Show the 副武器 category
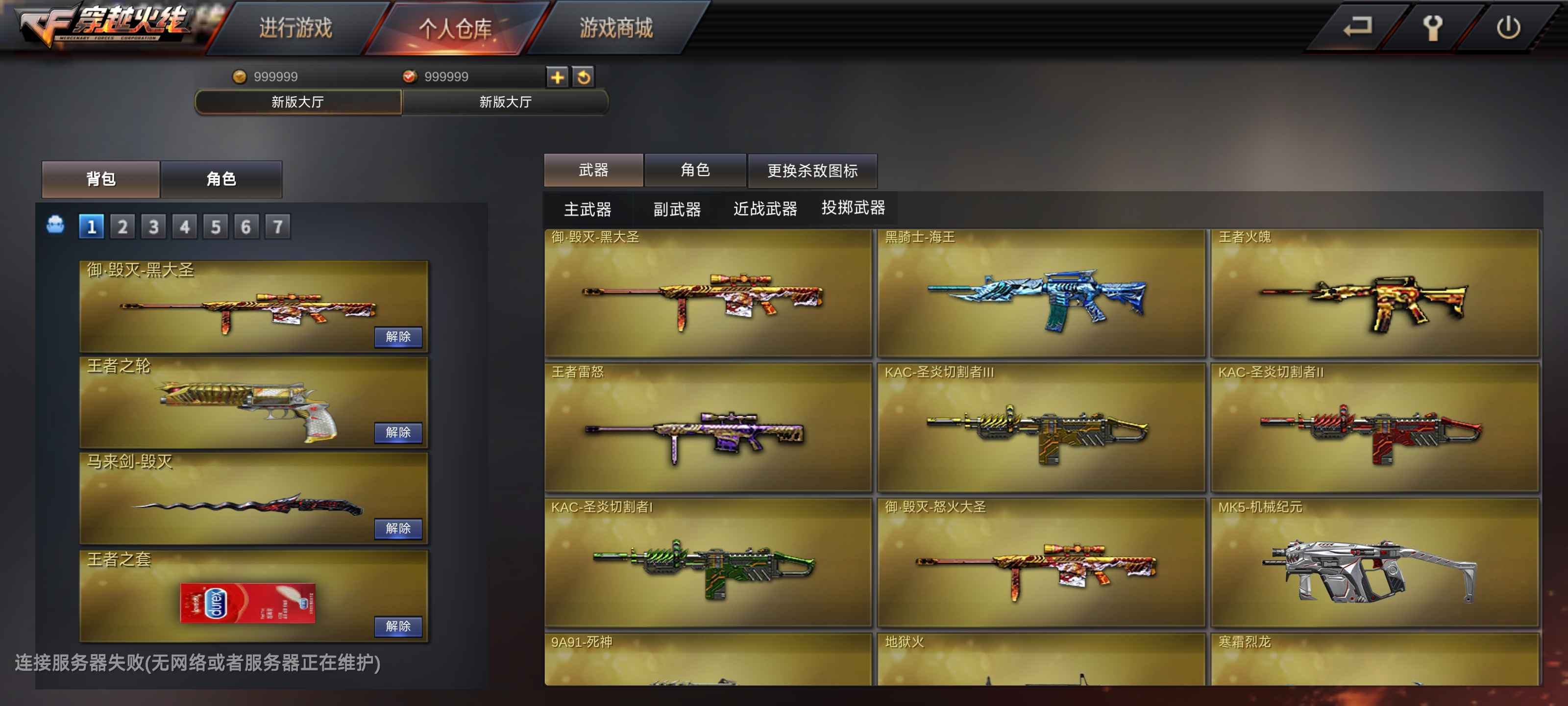The width and height of the screenshot is (1568, 706). tap(677, 209)
